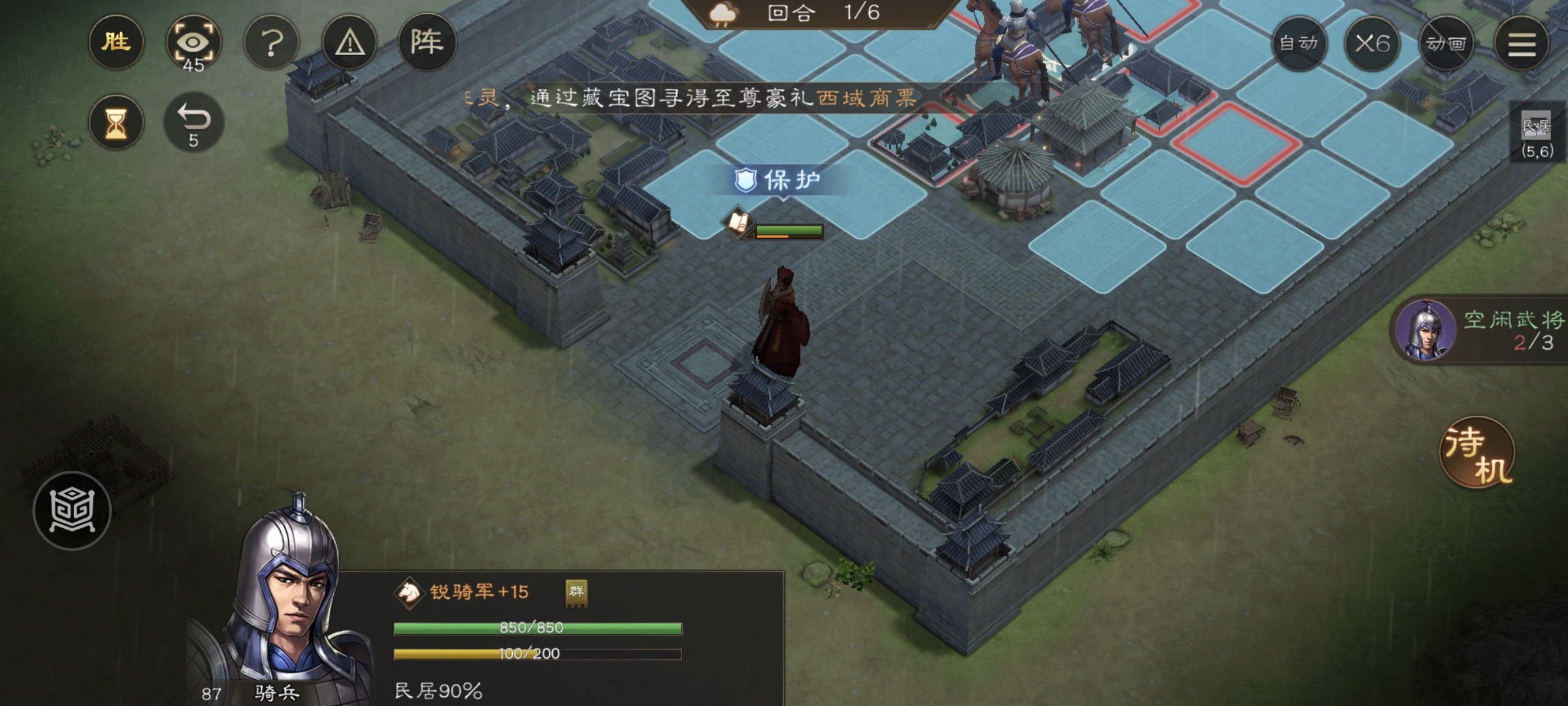This screenshot has height=706, width=1568.
Task: Open the victory conditions 胜 button
Action: [116, 43]
